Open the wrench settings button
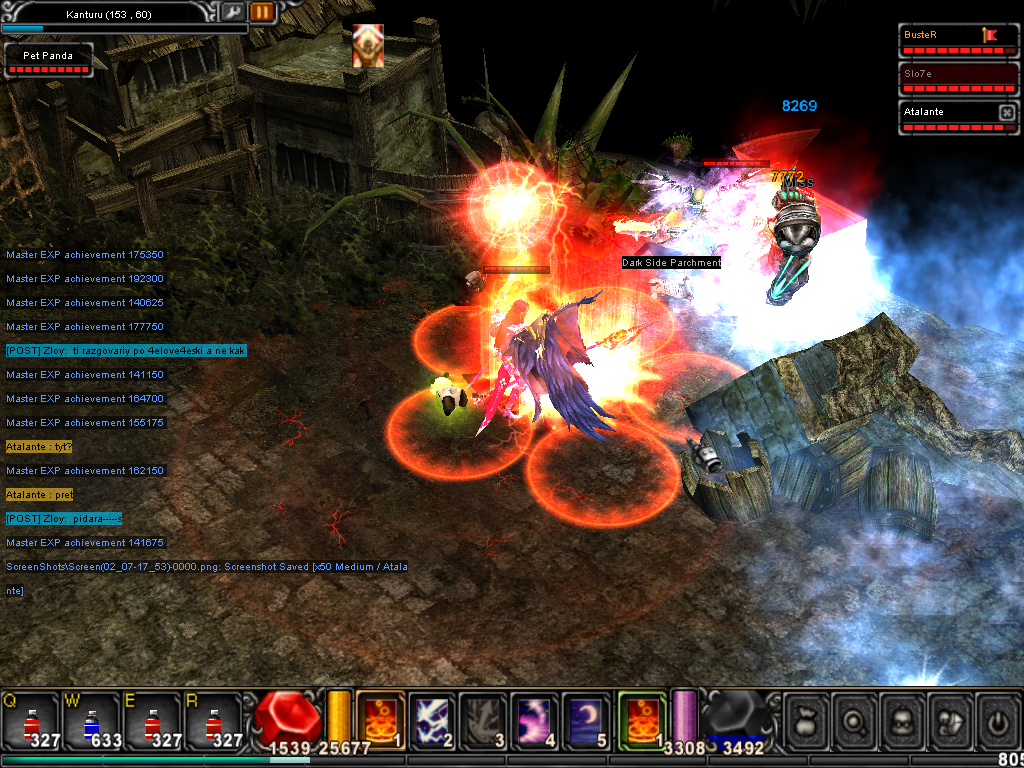 (x=232, y=12)
